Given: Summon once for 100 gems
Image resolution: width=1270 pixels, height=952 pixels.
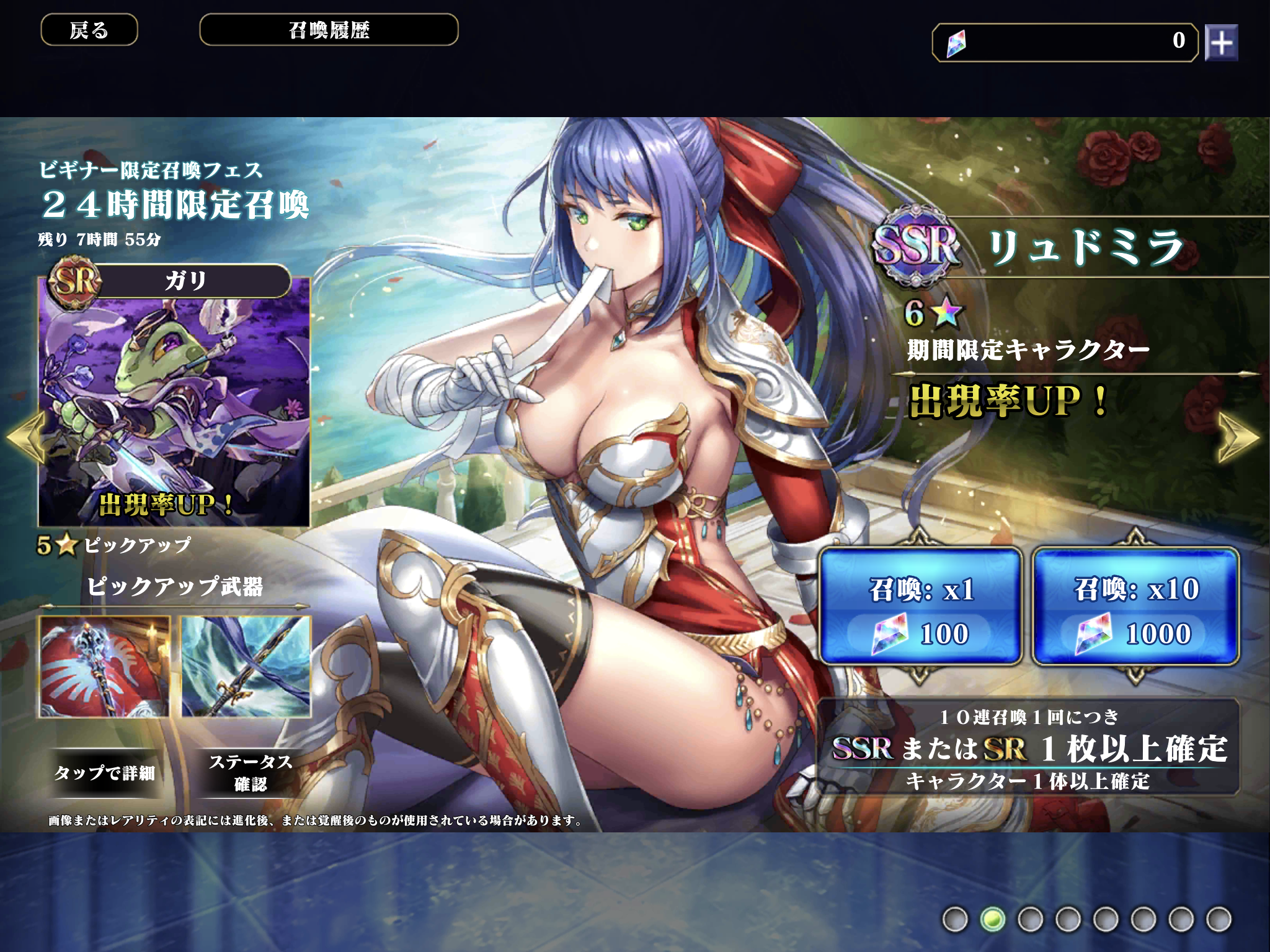Looking at the screenshot, I should coord(921,606).
